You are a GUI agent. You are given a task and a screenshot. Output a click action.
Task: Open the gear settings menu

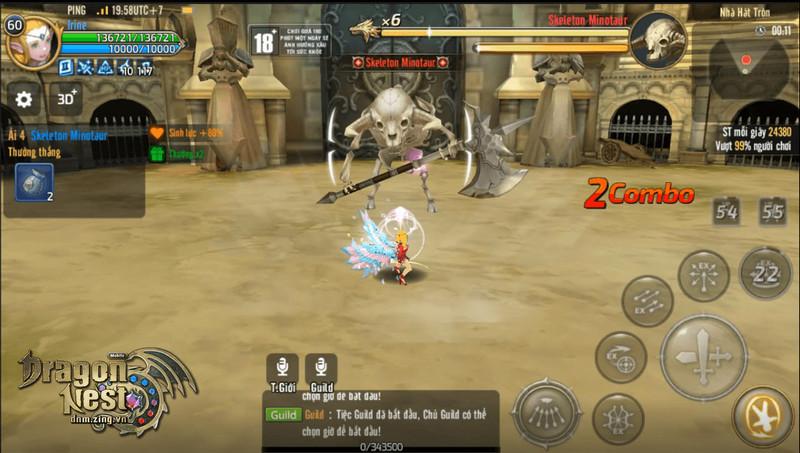24,99
